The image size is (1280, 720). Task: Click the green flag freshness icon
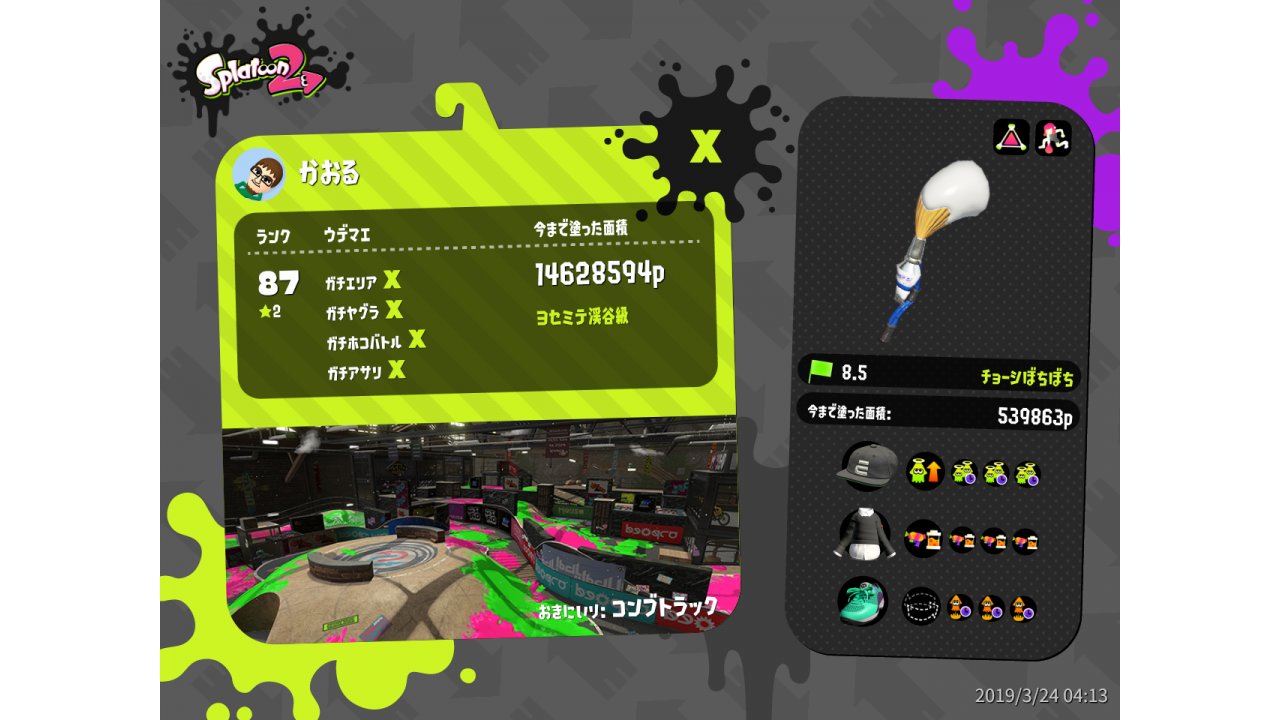click(820, 371)
